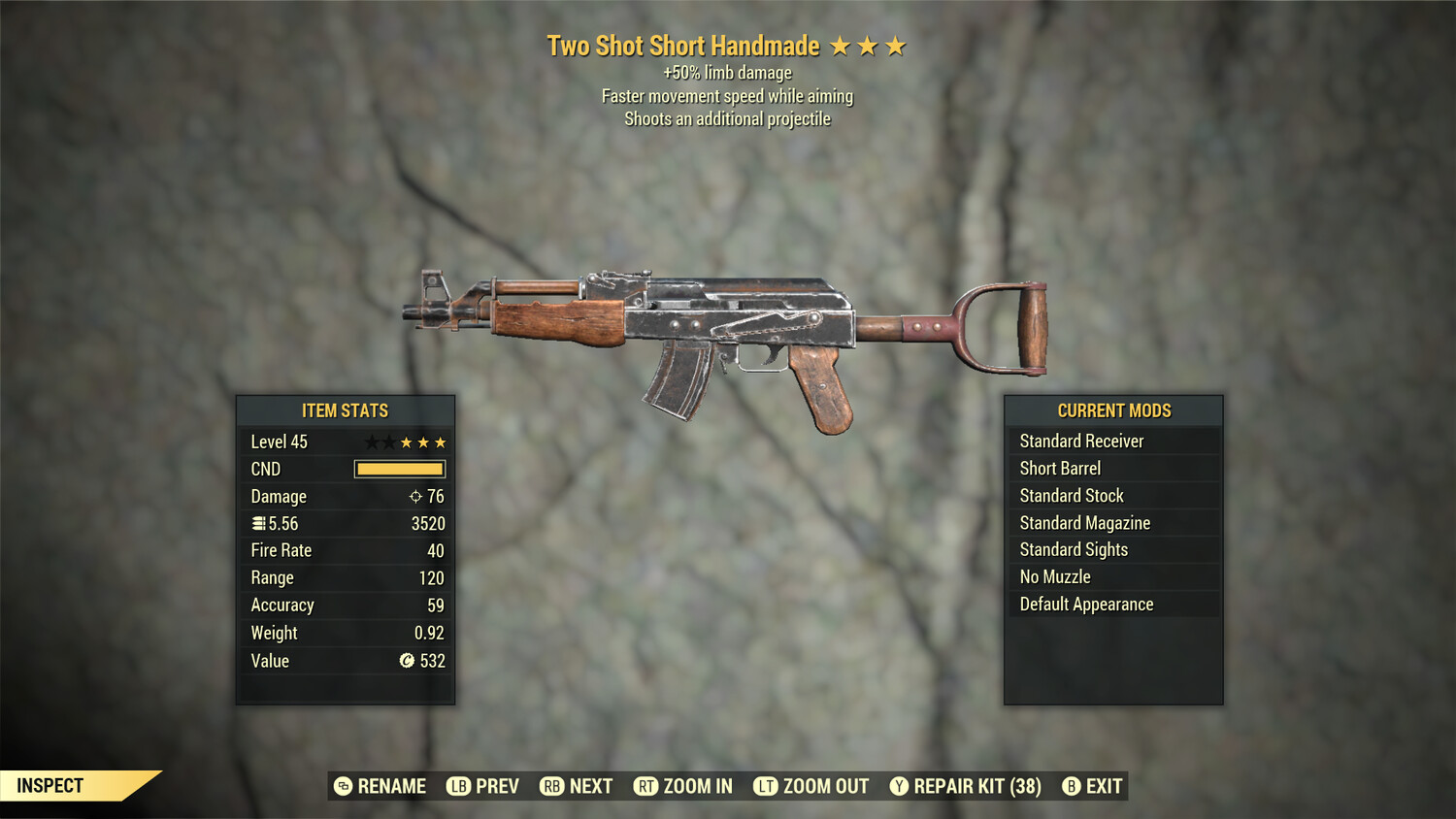
Task: Click the star rating next to Level 45
Action: [405, 442]
